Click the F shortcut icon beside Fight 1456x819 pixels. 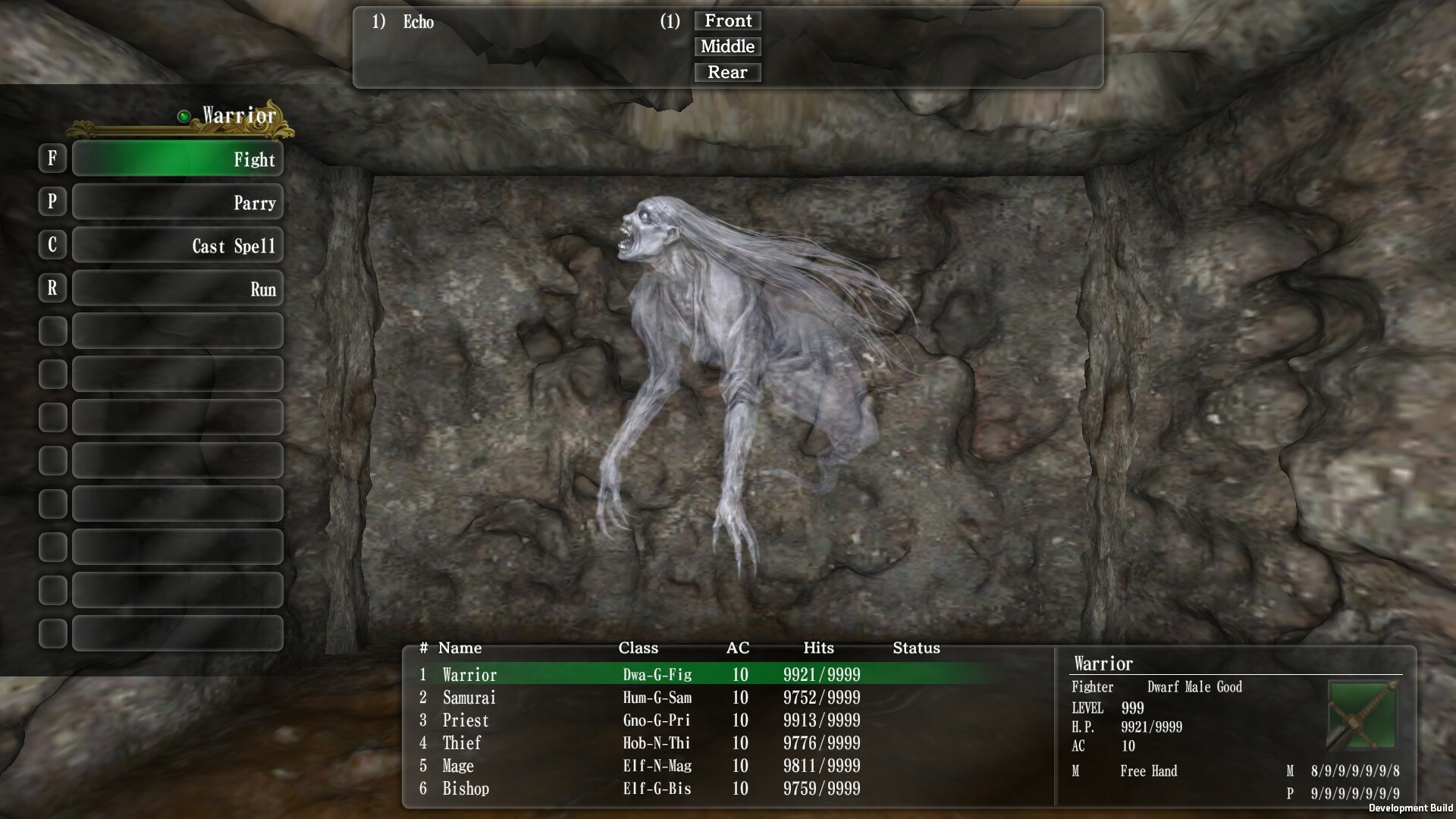click(x=52, y=158)
